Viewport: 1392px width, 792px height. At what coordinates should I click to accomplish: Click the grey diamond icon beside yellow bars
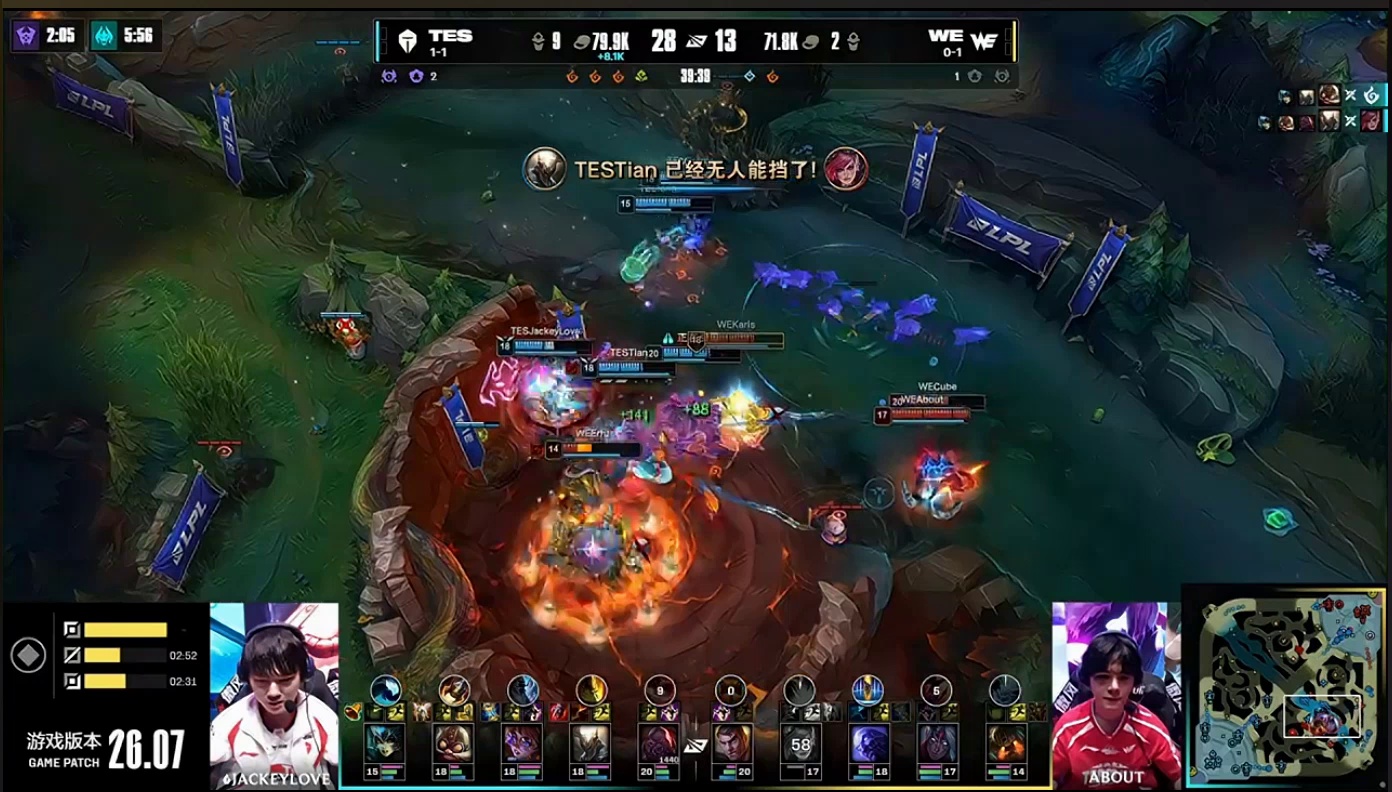click(x=28, y=656)
